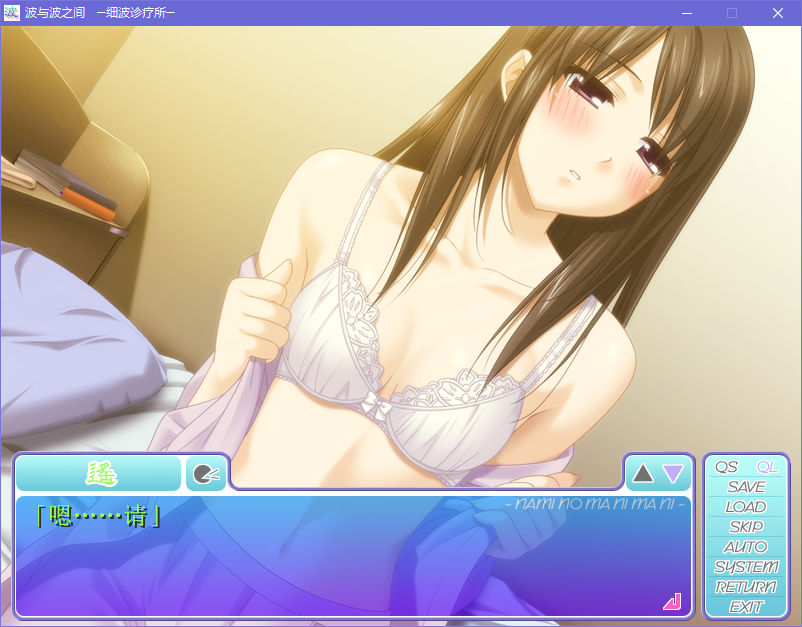This screenshot has width=802, height=627.
Task: Open the LOAD menu
Action: click(746, 507)
